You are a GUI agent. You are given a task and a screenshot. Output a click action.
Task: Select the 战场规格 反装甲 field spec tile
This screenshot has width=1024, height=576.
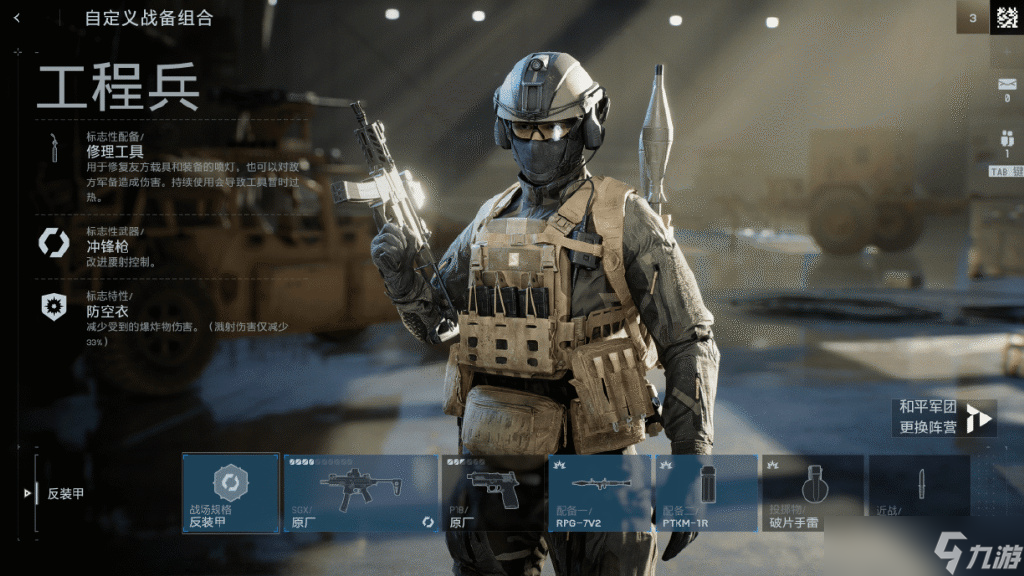(231, 493)
